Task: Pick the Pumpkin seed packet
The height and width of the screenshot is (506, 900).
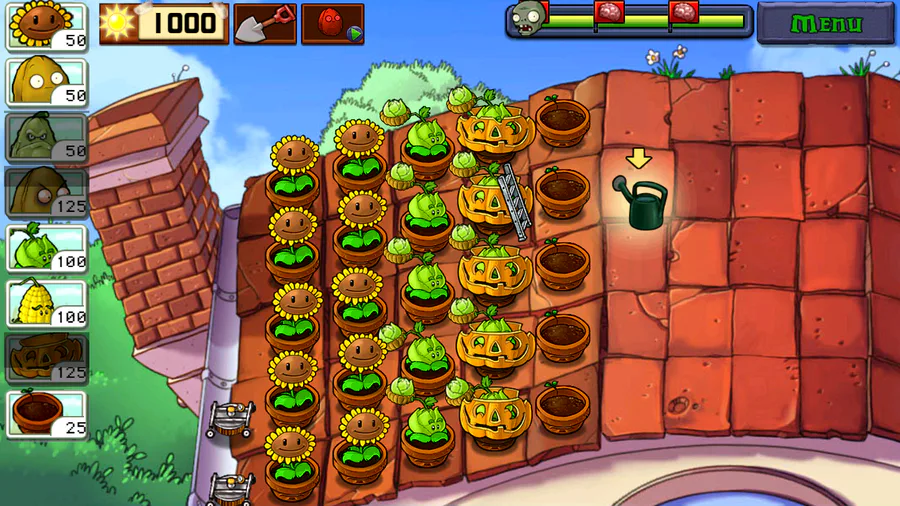Action: click(47, 359)
